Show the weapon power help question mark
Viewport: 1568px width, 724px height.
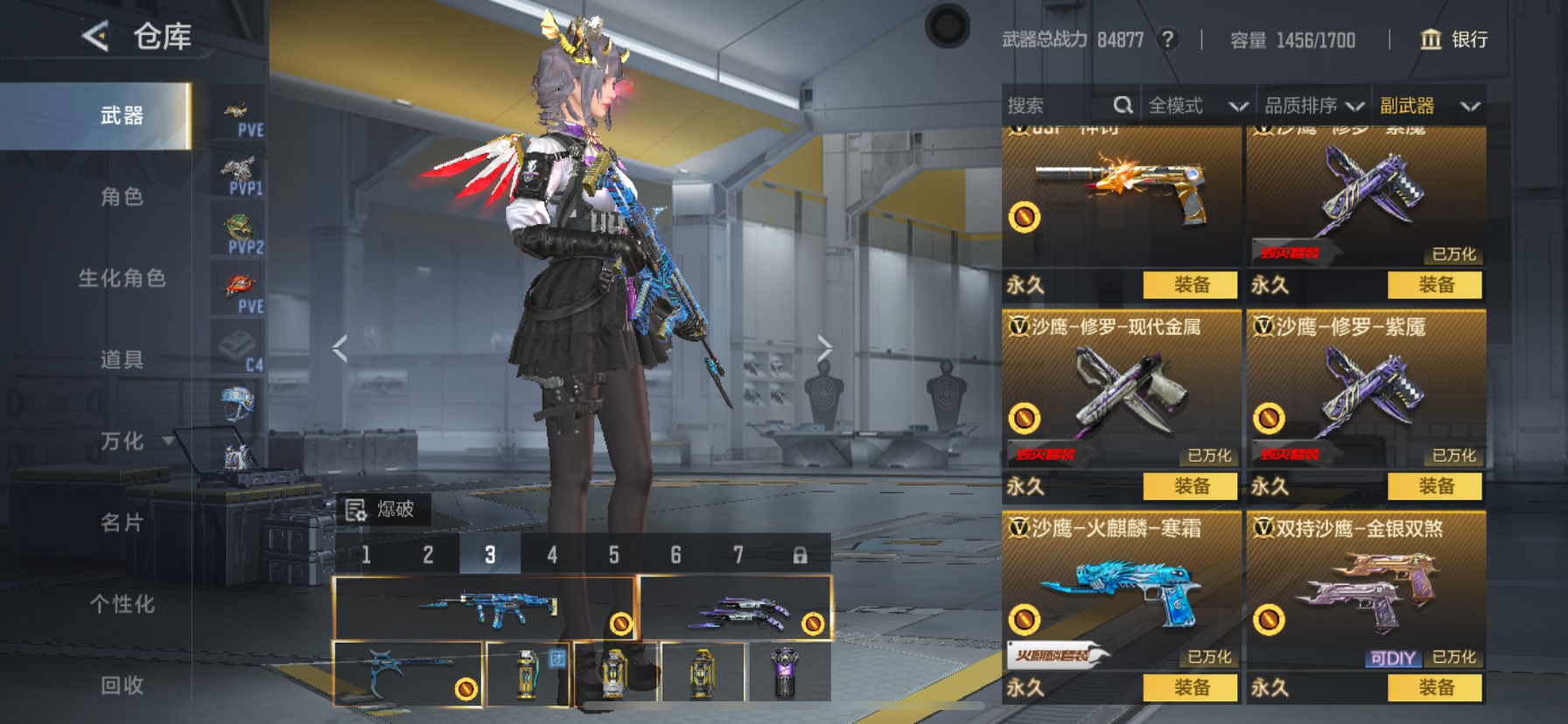pos(1166,39)
